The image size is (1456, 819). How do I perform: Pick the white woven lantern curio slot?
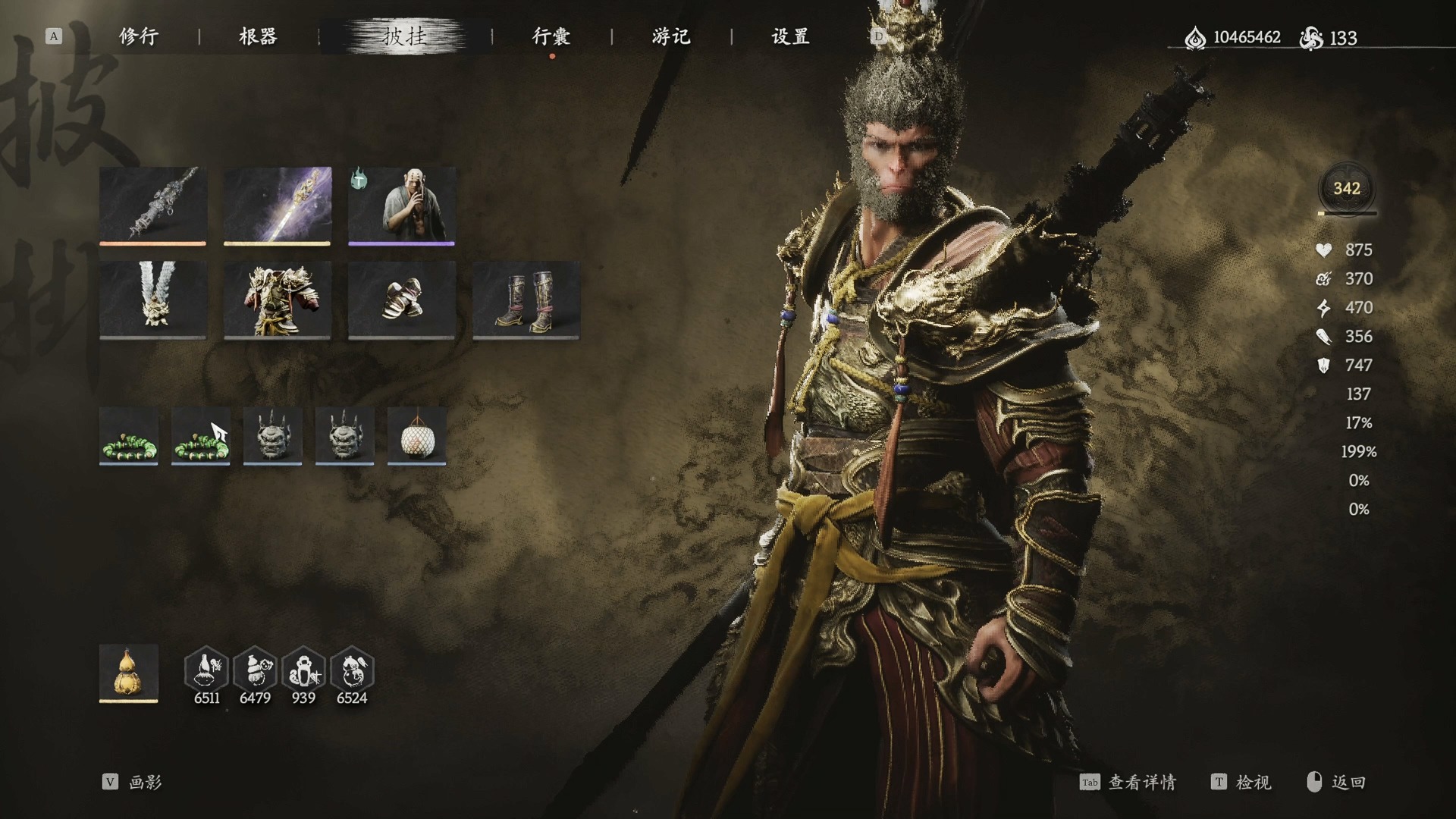(x=416, y=435)
